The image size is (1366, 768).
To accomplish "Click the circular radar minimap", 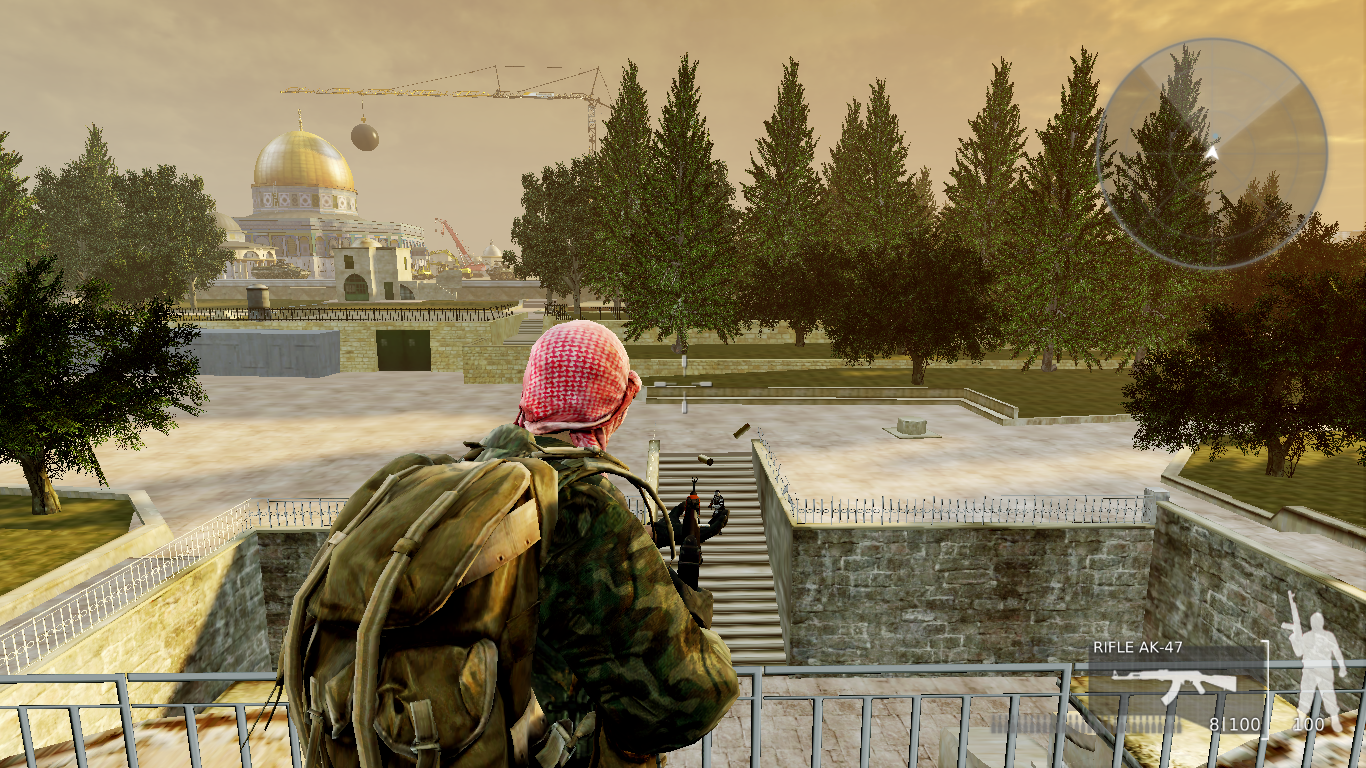I will (x=1211, y=153).
